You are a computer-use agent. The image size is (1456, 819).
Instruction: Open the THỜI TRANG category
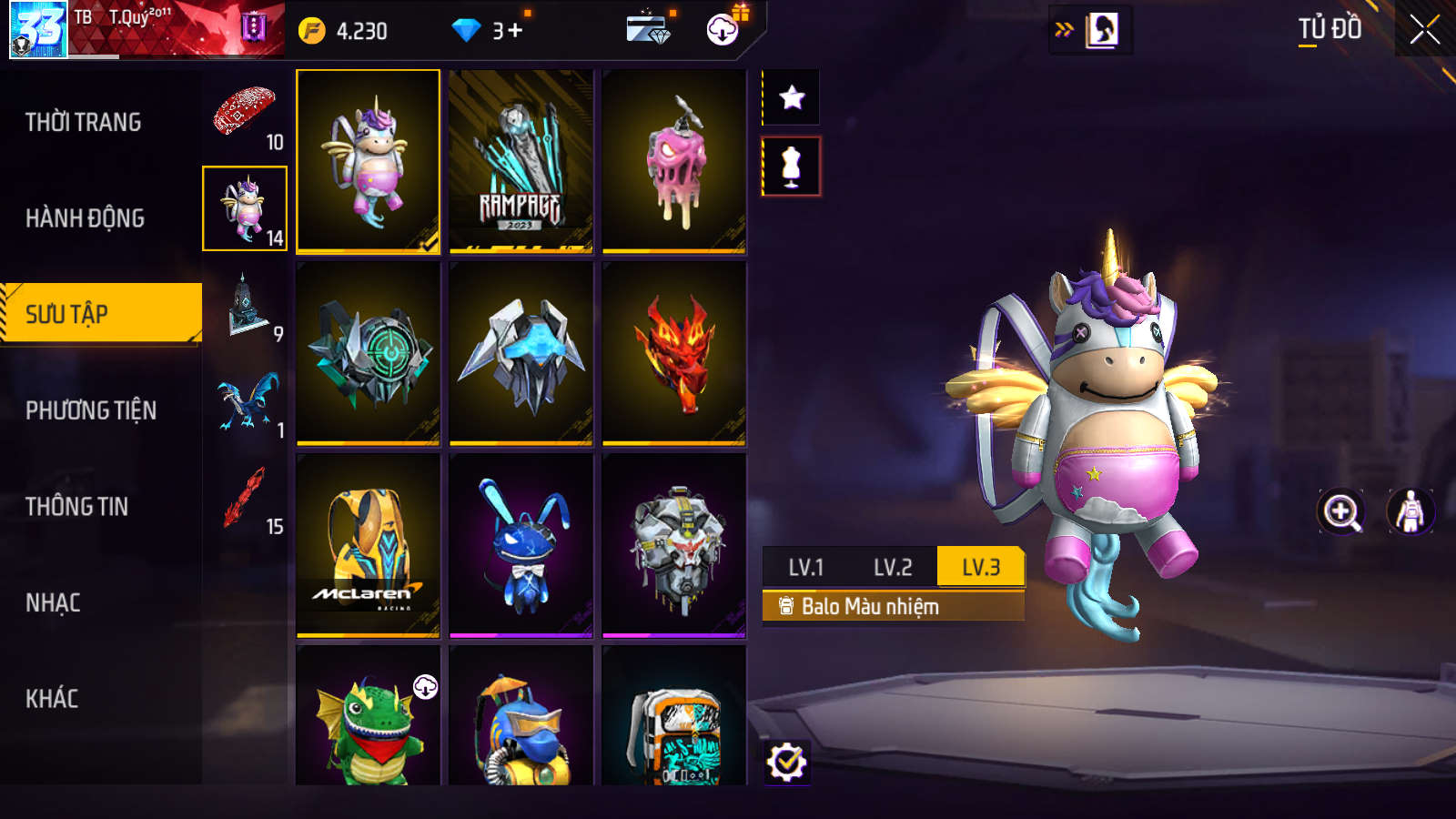[x=83, y=122]
